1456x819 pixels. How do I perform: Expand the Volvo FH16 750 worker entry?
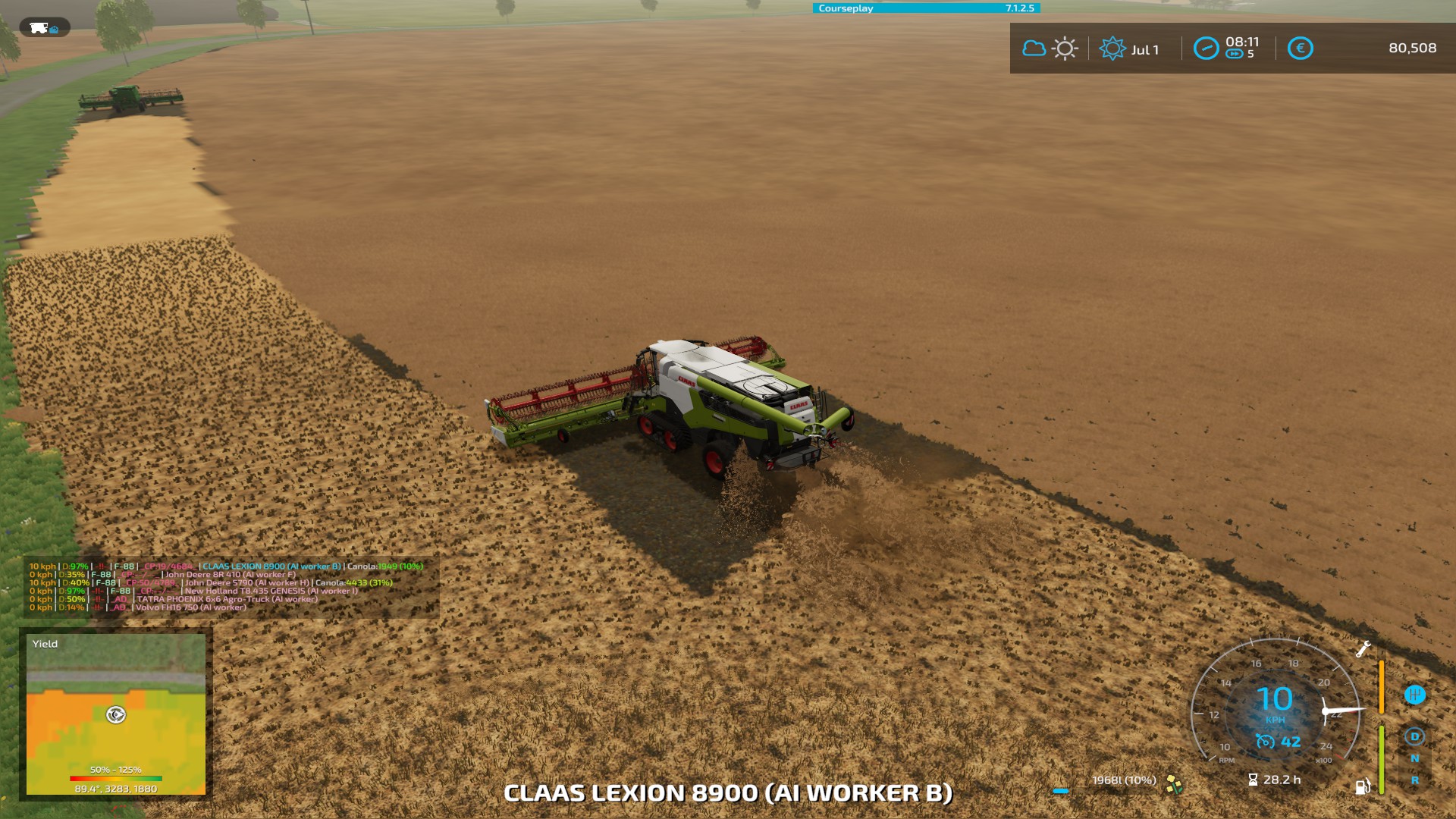[x=190, y=607]
